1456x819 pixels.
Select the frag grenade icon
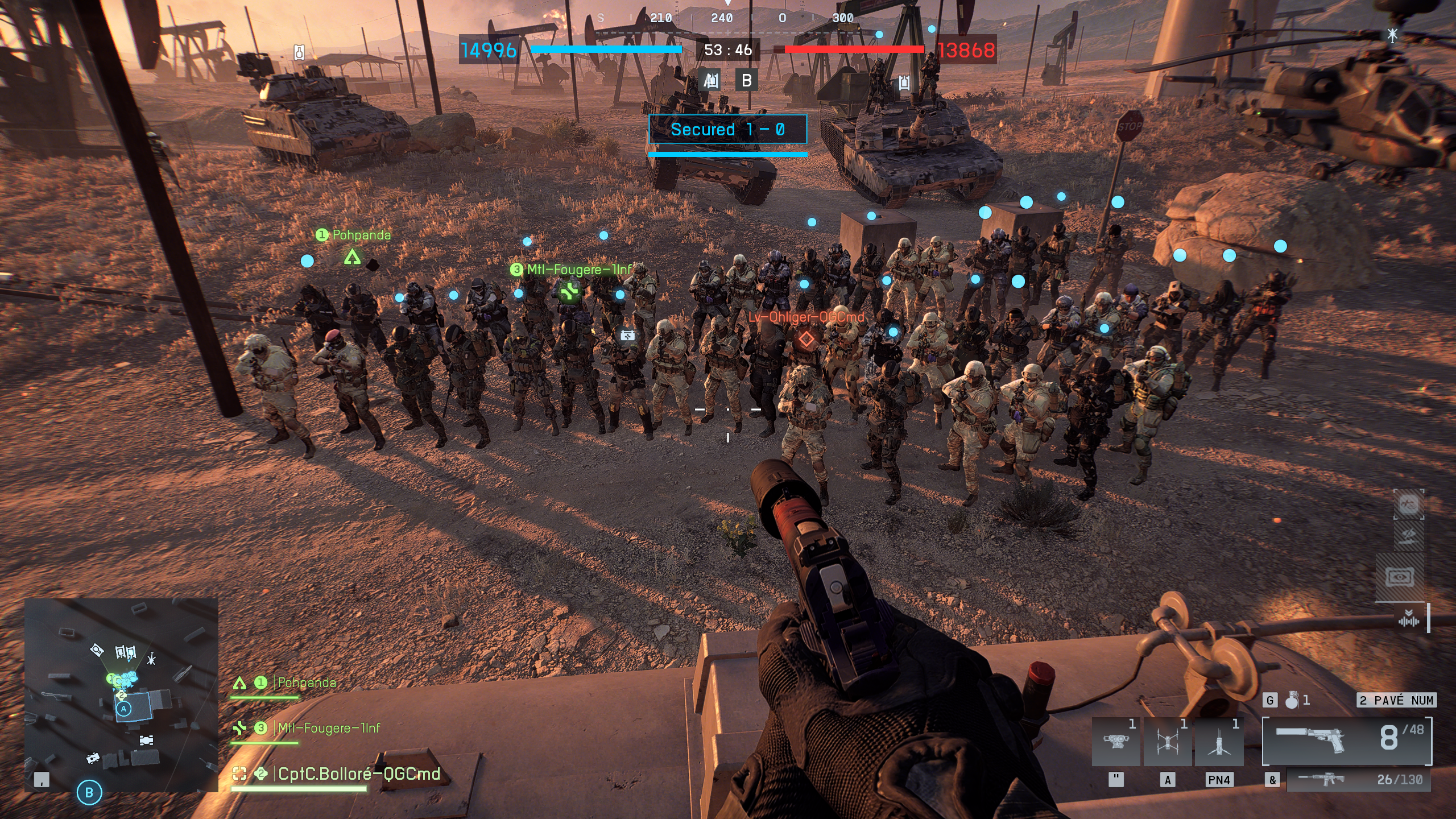[1292, 700]
